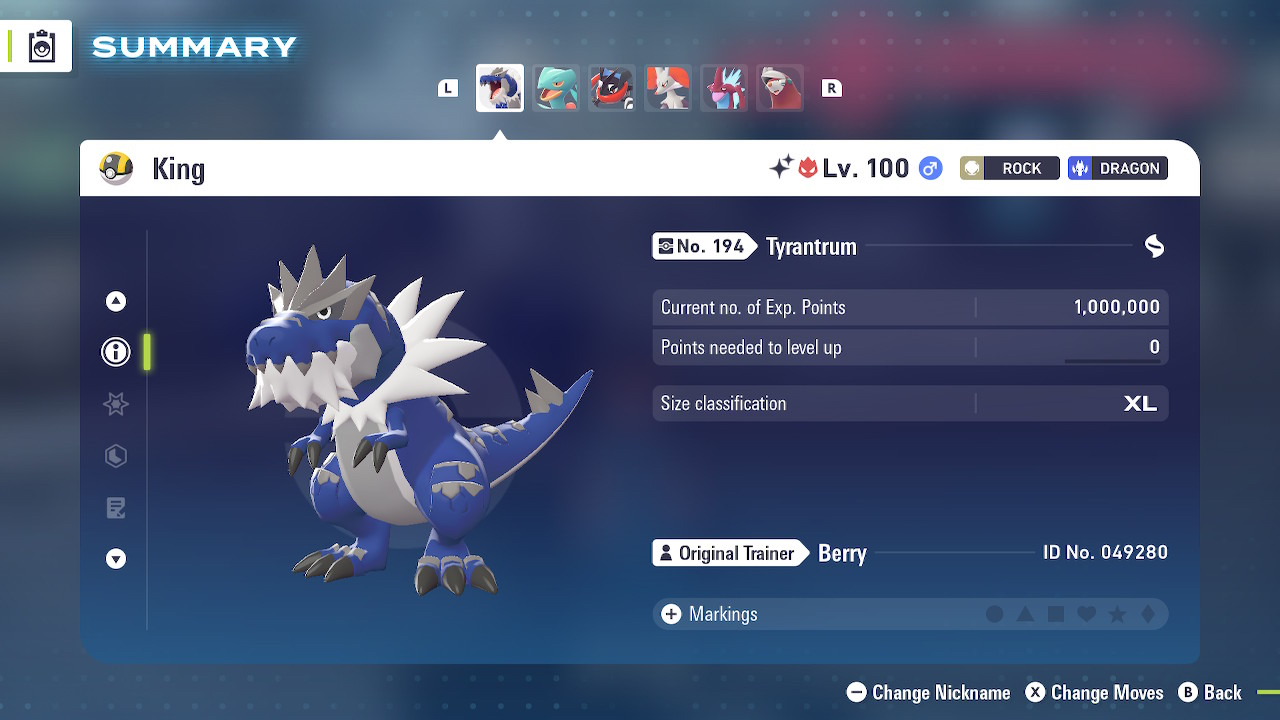Screen dimensions: 1280x720
Task: Show the memo notes tab
Action: pos(116,508)
